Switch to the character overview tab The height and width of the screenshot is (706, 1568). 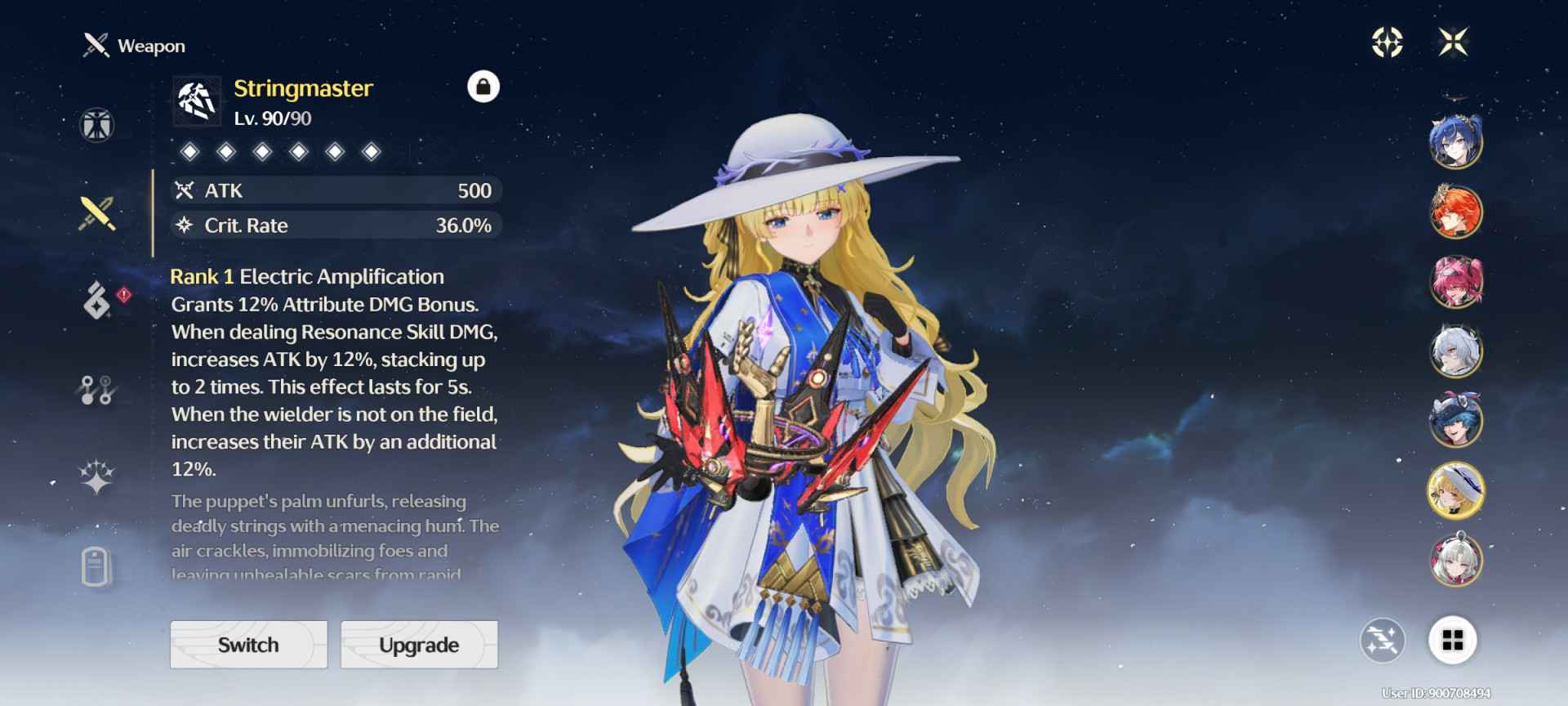96,126
